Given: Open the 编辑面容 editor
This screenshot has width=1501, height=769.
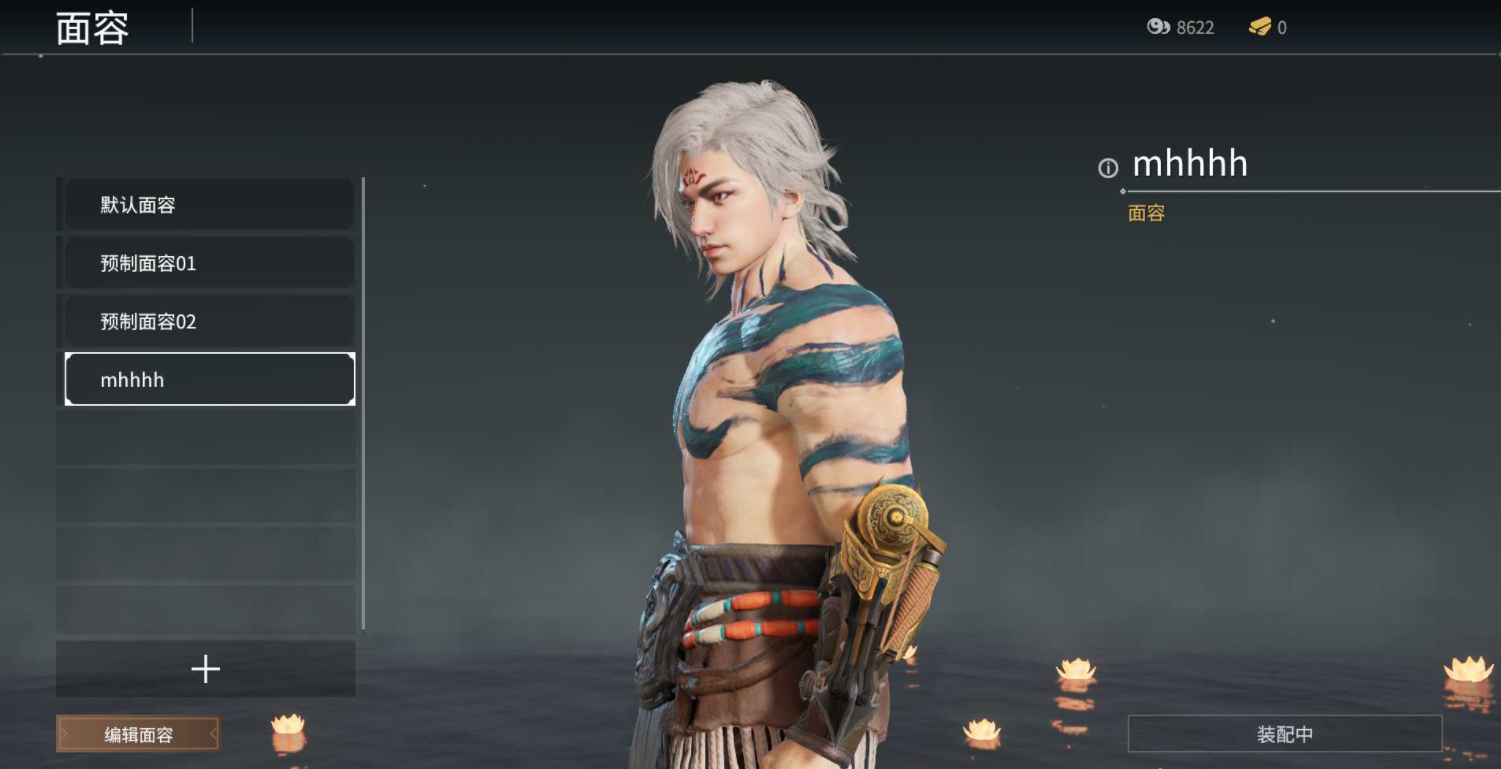Looking at the screenshot, I should tap(138, 735).
